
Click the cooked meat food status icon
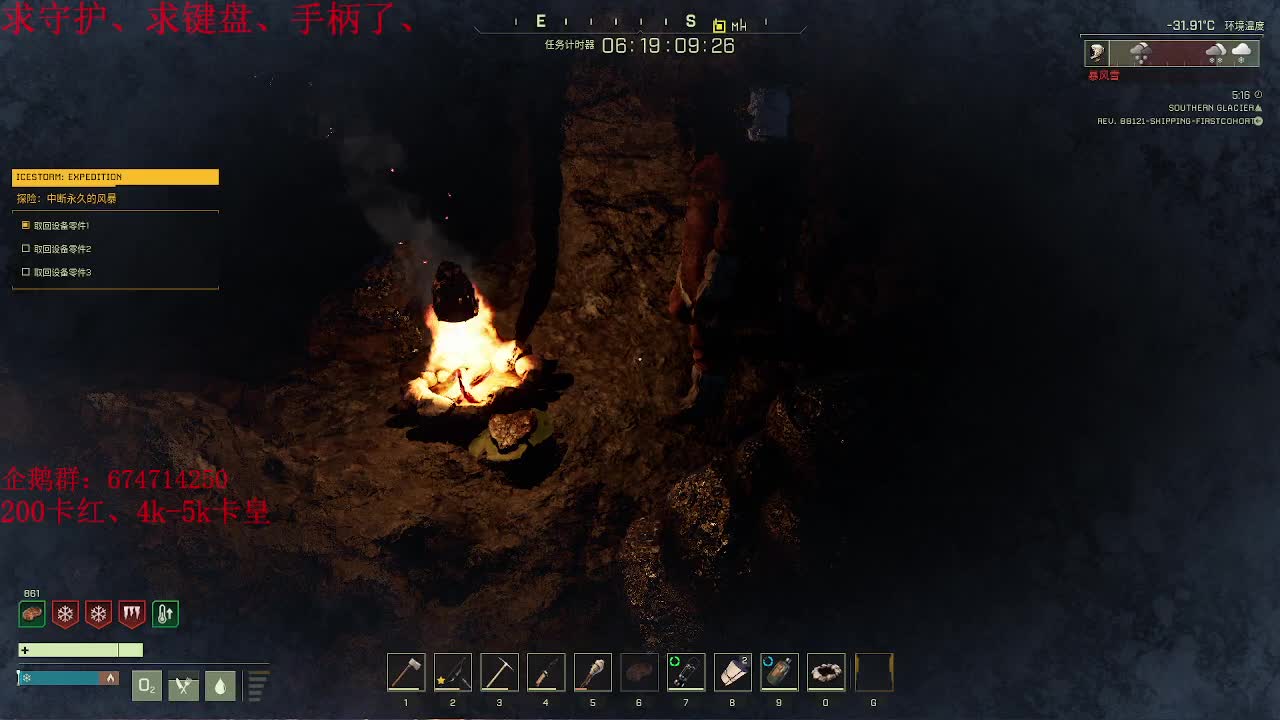coord(31,614)
